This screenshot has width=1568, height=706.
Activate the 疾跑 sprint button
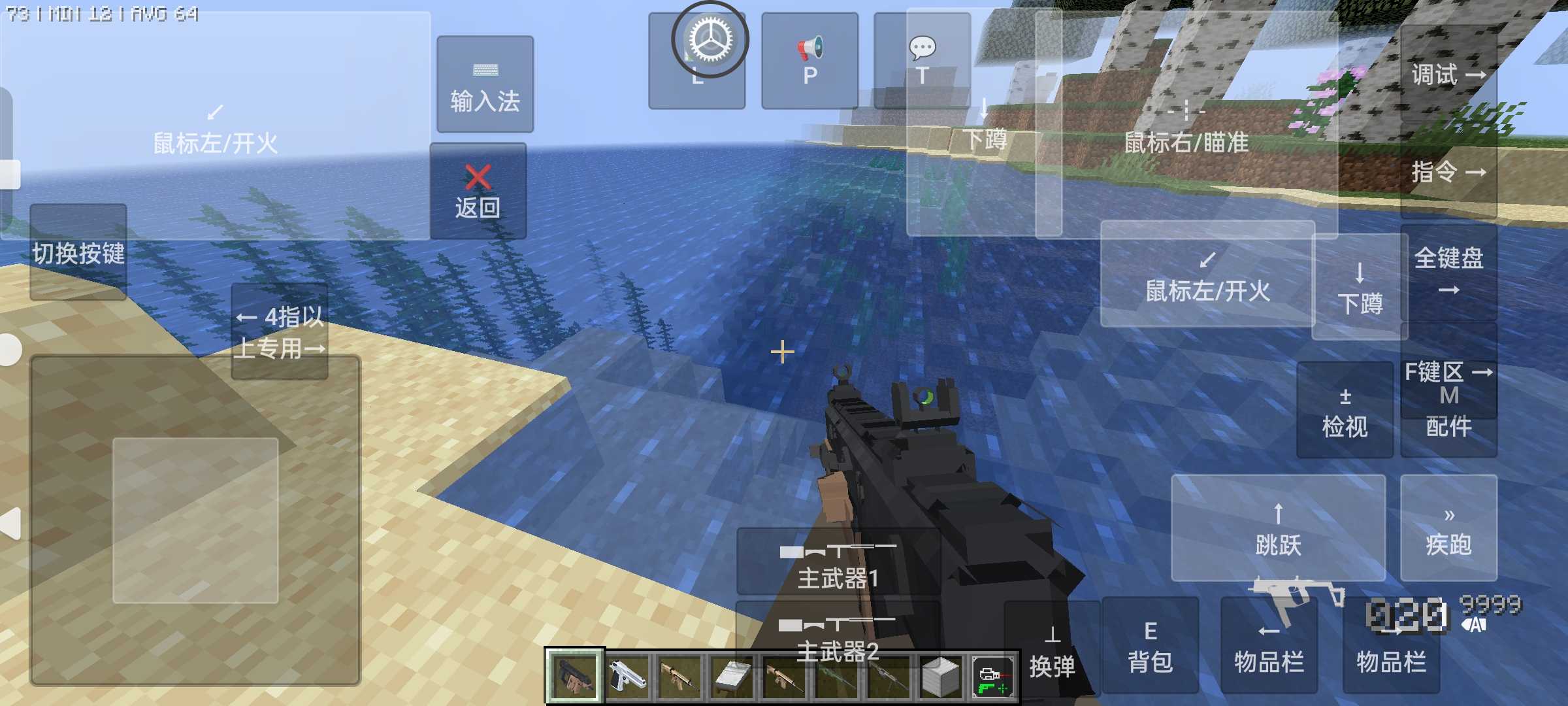[1448, 528]
